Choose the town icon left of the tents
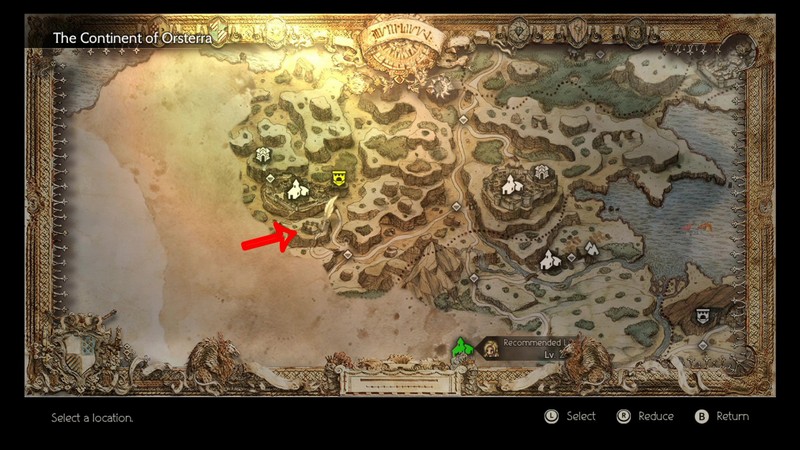This screenshot has width=800, height=450. pyautogui.click(x=549, y=262)
